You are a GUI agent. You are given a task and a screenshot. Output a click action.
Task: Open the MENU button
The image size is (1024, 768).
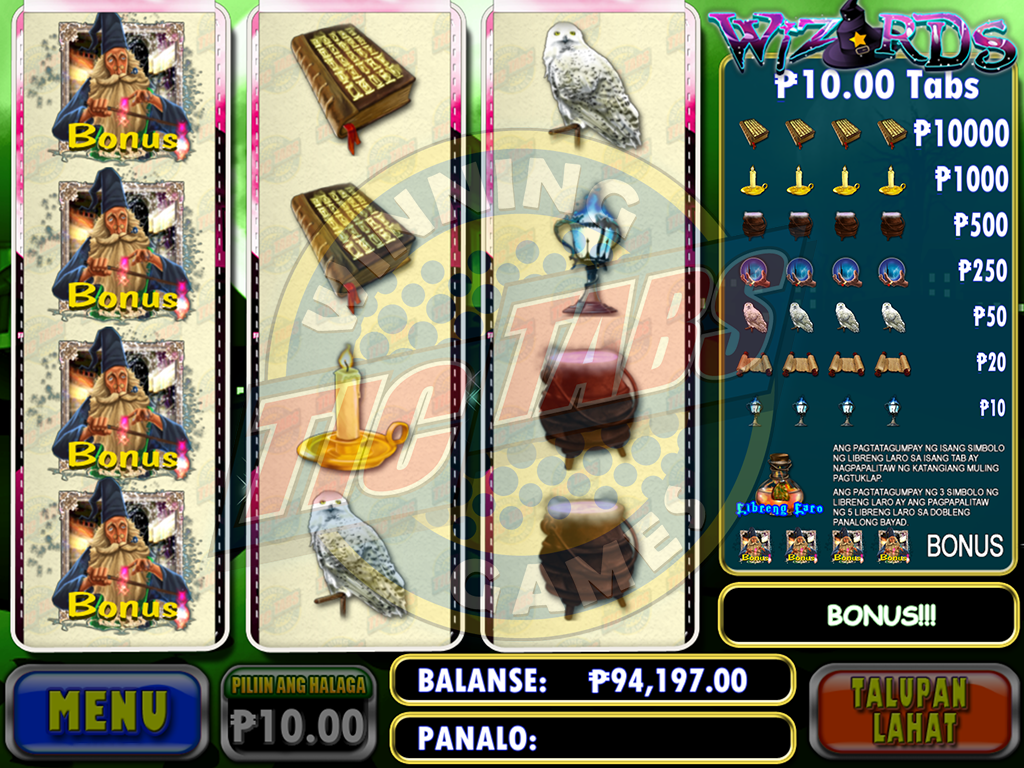(x=107, y=711)
